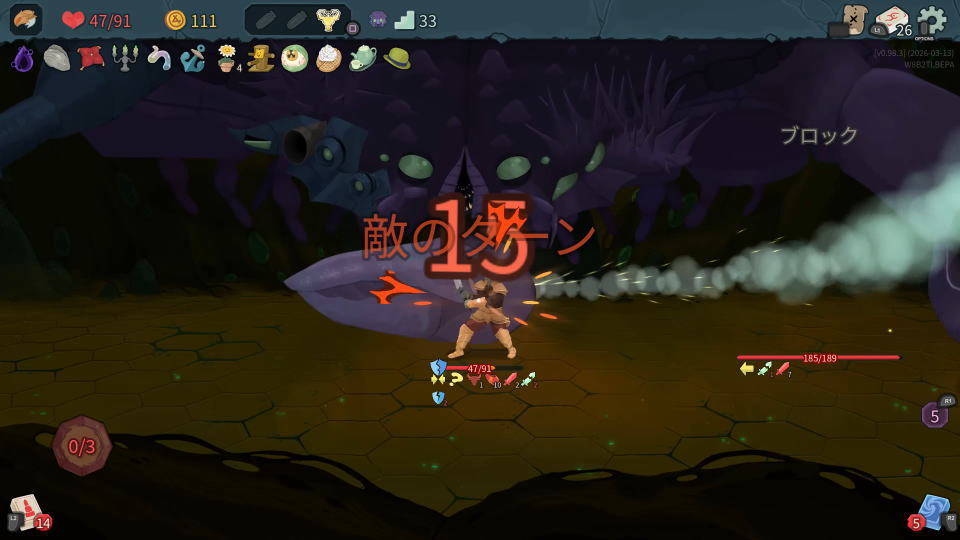Inspect the green eyeball relic
The height and width of the screenshot is (540, 960).
coord(294,59)
